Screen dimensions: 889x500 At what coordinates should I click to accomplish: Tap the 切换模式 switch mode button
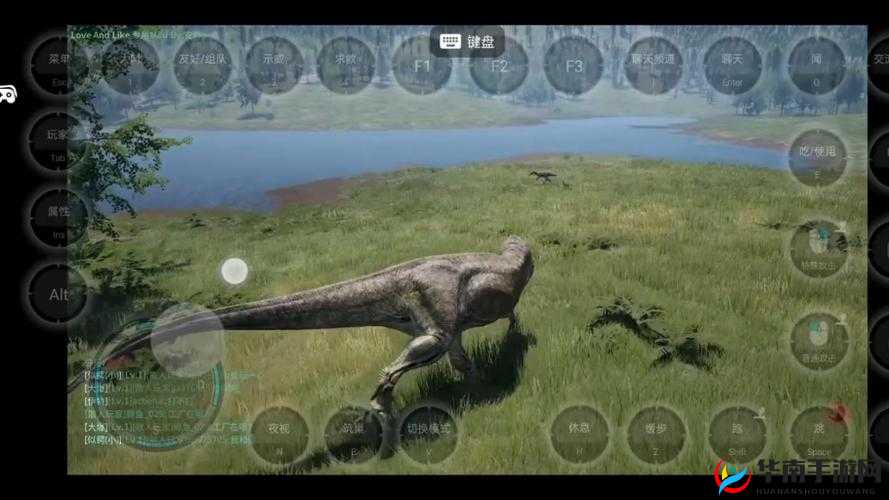tap(428, 433)
